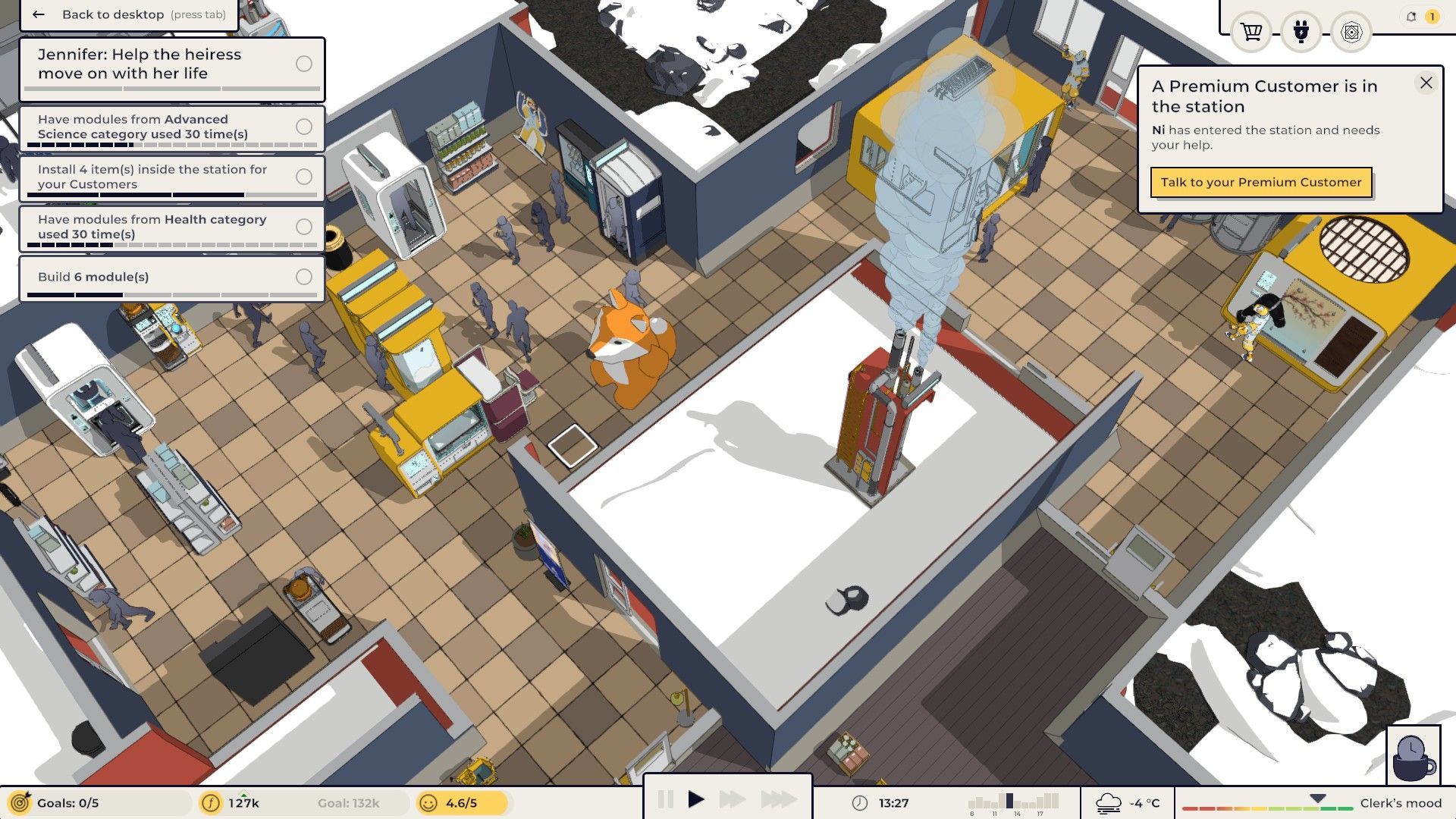The width and height of the screenshot is (1456, 819).
Task: Check off the Build 6 module(s) goal circle
Action: [305, 278]
